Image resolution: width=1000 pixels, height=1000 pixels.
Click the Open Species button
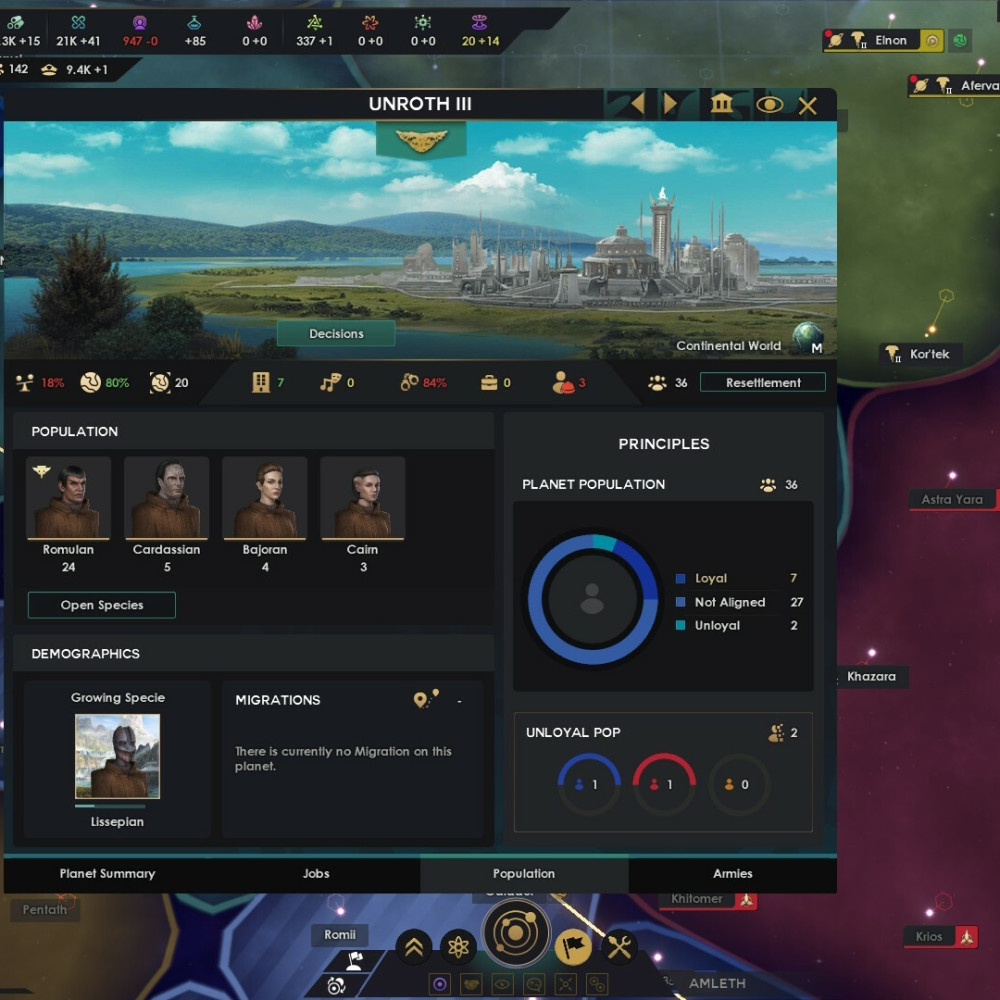102,605
